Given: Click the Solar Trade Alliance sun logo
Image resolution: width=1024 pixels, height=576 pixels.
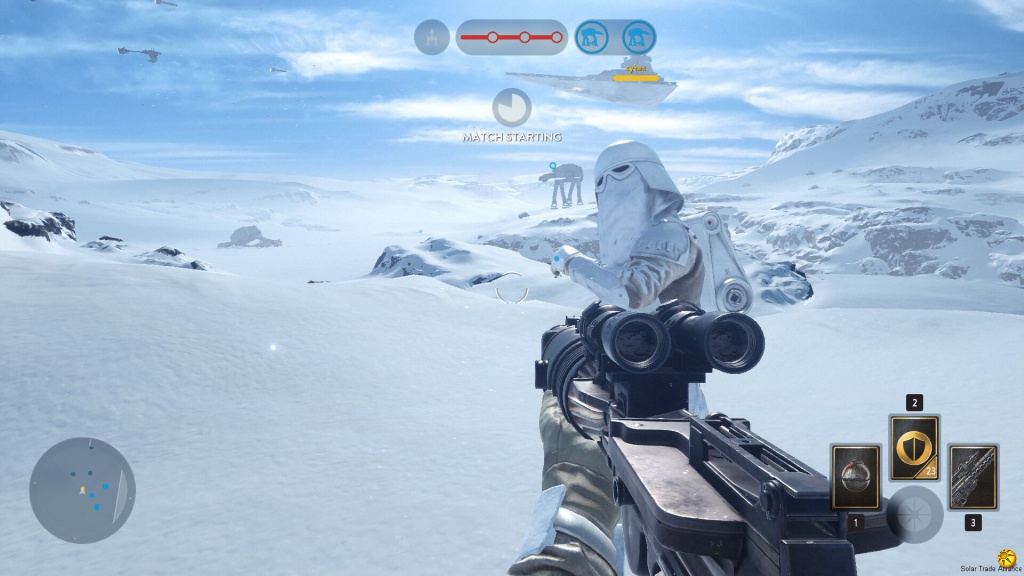Looking at the screenshot, I should [x=1007, y=559].
